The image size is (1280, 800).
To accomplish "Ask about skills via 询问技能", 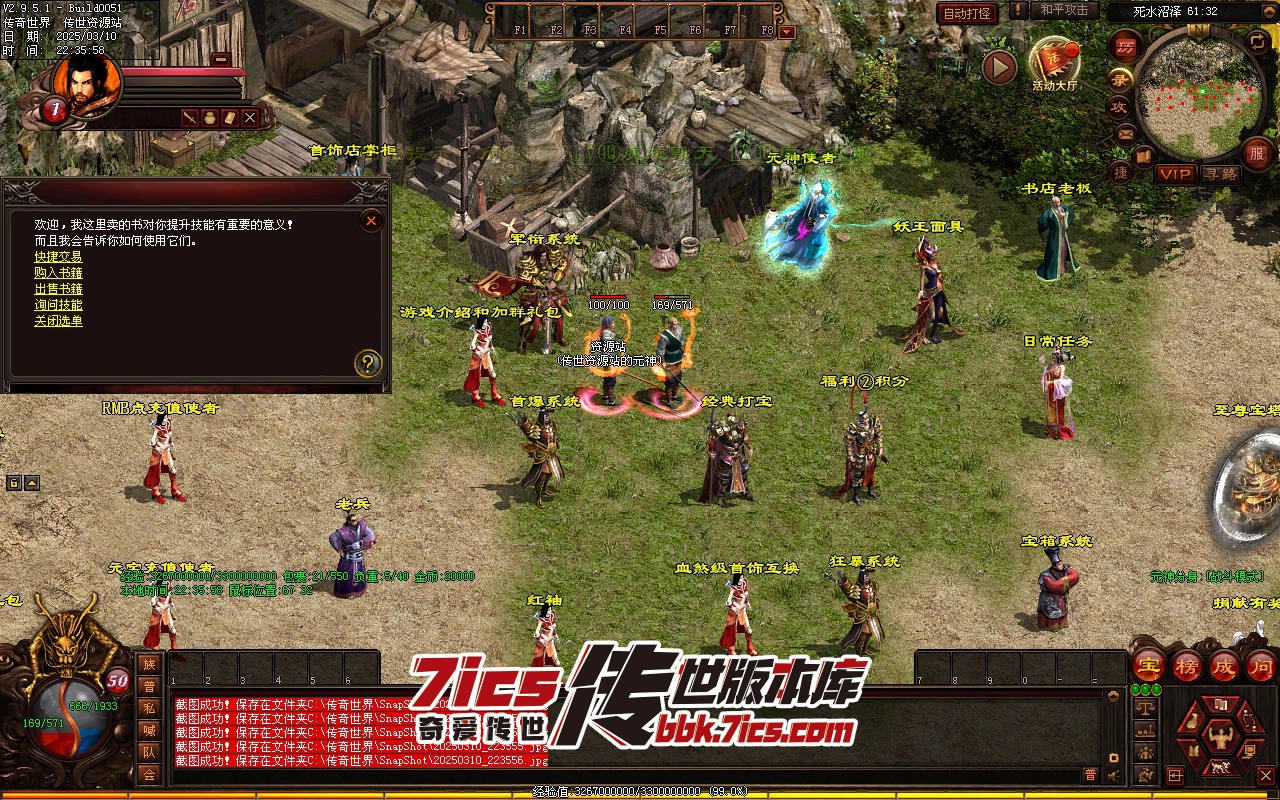I will coord(58,305).
